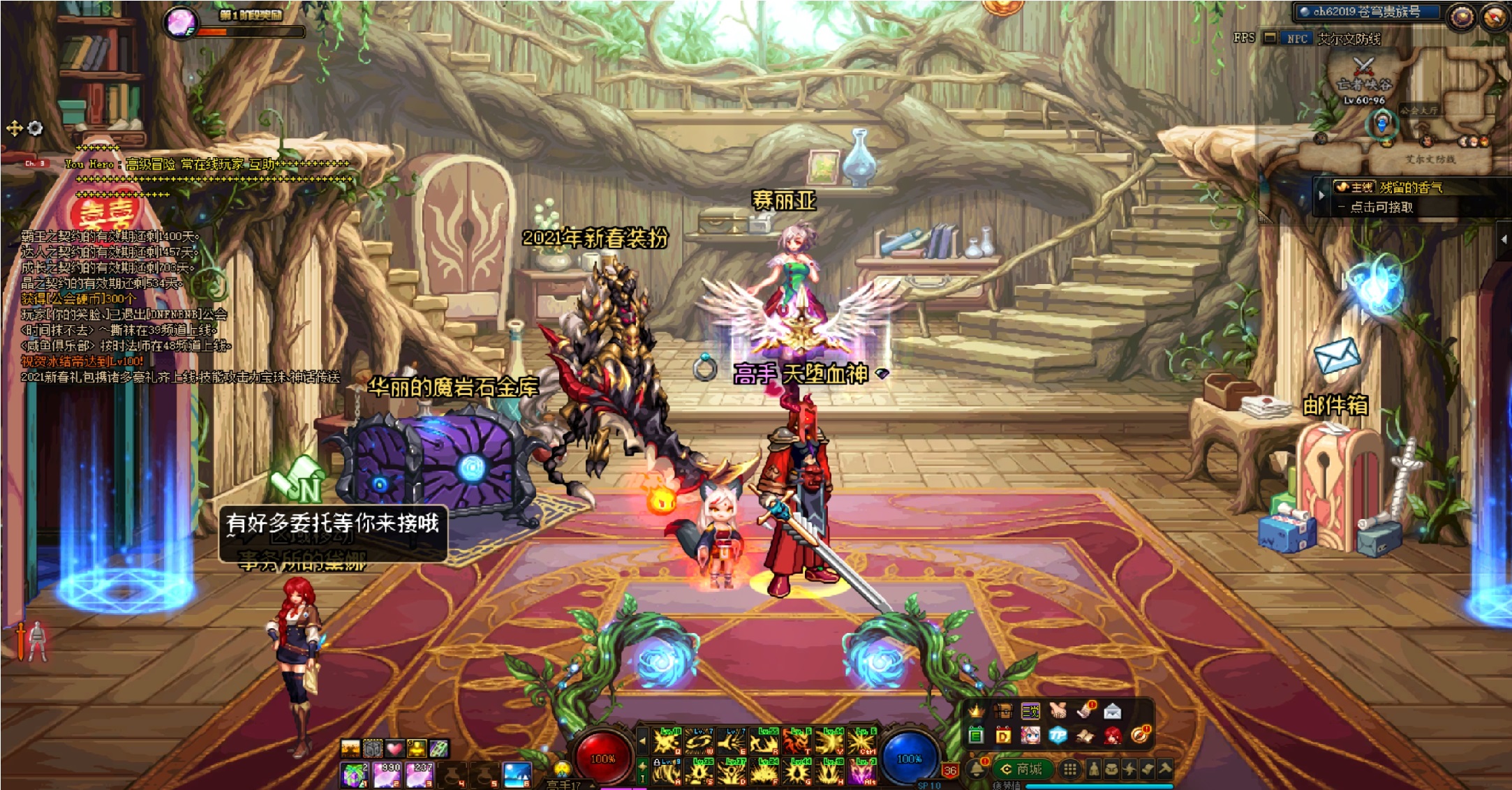Open the 三觉 awakening icon
This screenshot has height=790, width=1512.
1030,711
